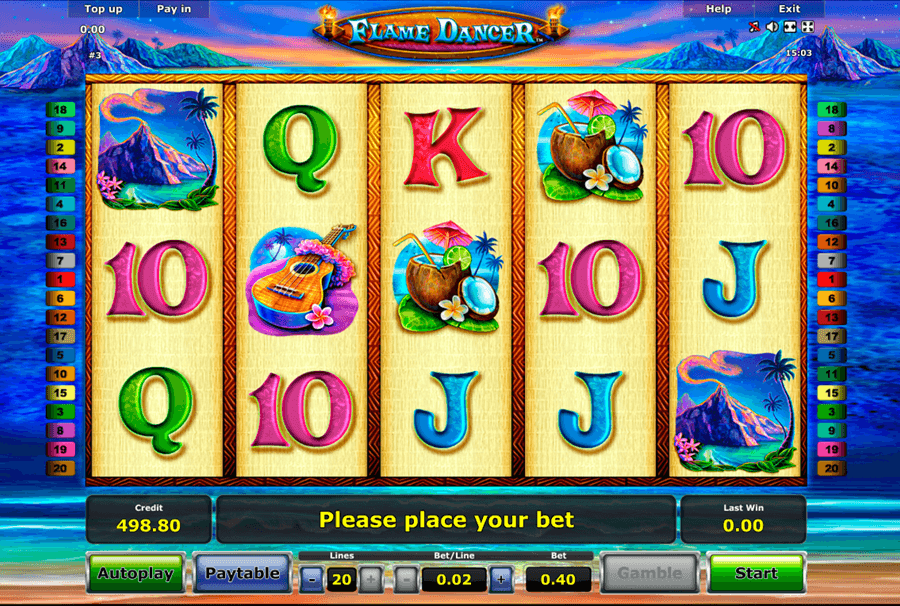Viewport: 900px width, 606px height.
Task: Toggle sound with the speaker icon
Action: pos(772,27)
